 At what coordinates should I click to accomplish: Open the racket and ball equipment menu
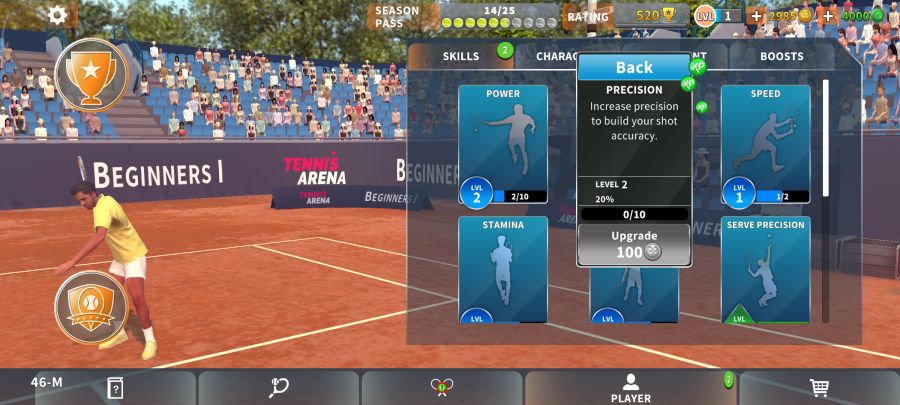(278, 388)
